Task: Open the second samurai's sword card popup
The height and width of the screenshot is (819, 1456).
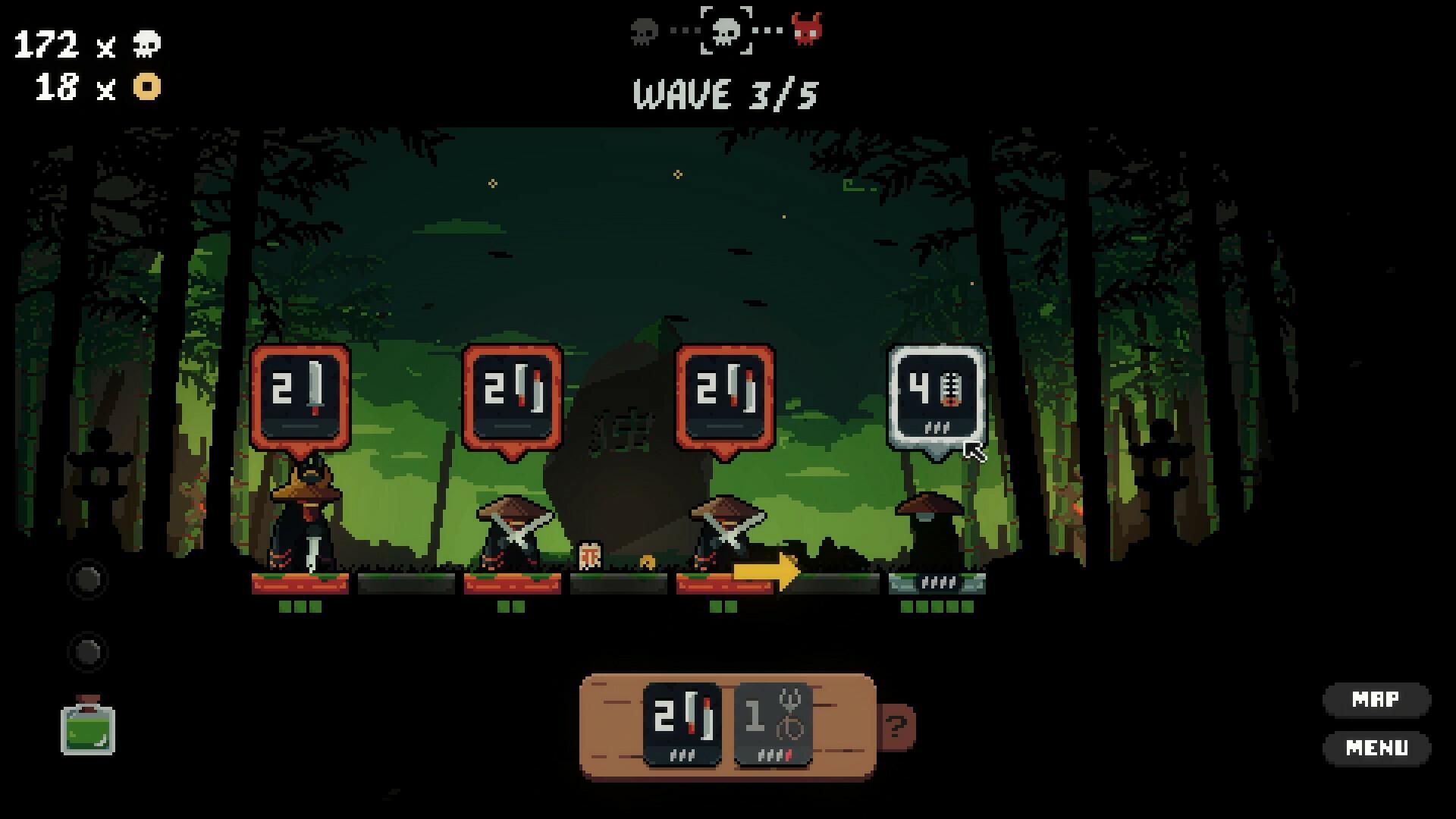Action: click(x=513, y=393)
